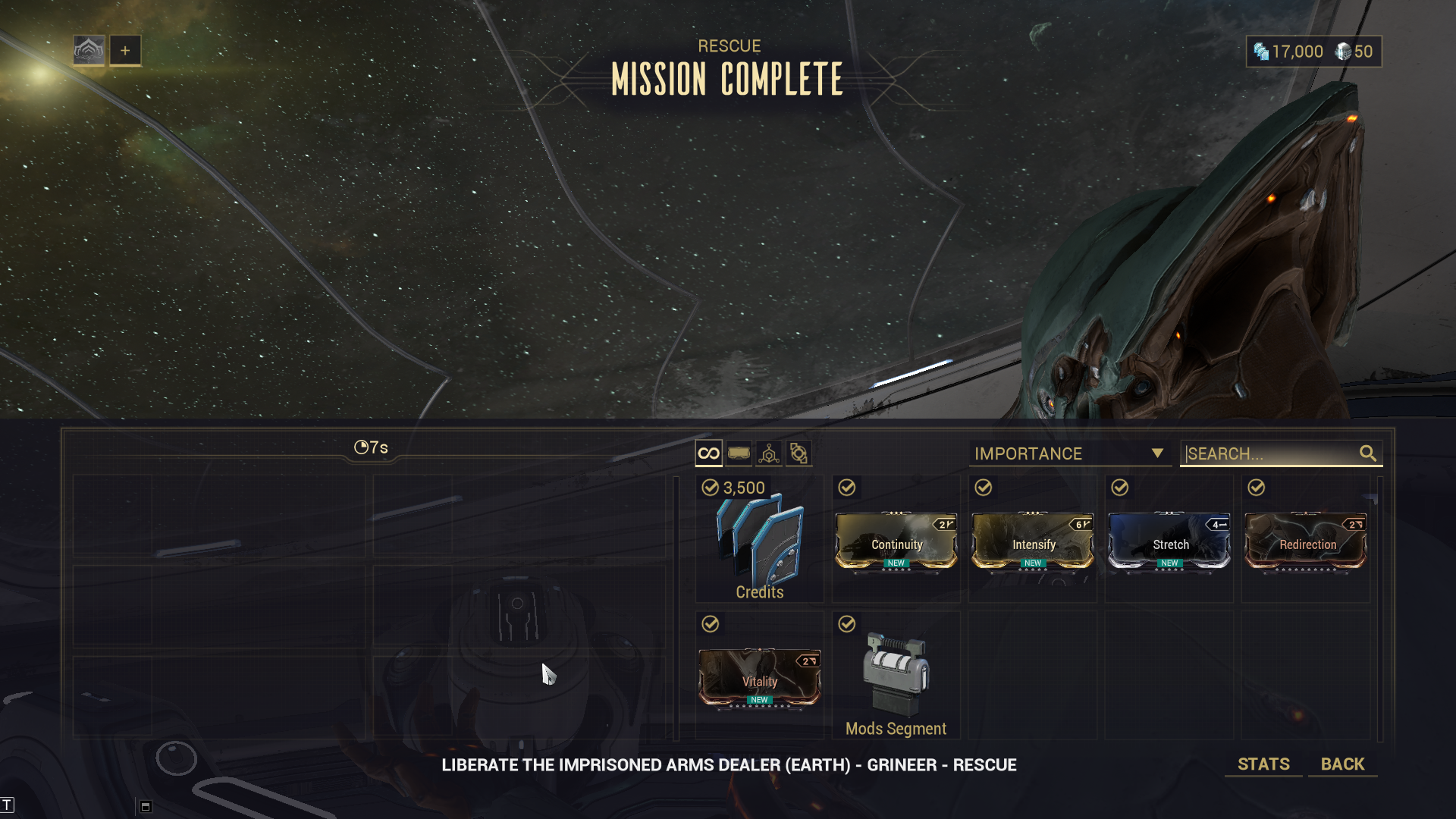Click the BACK button
The width and height of the screenshot is (1456, 819).
click(1342, 764)
